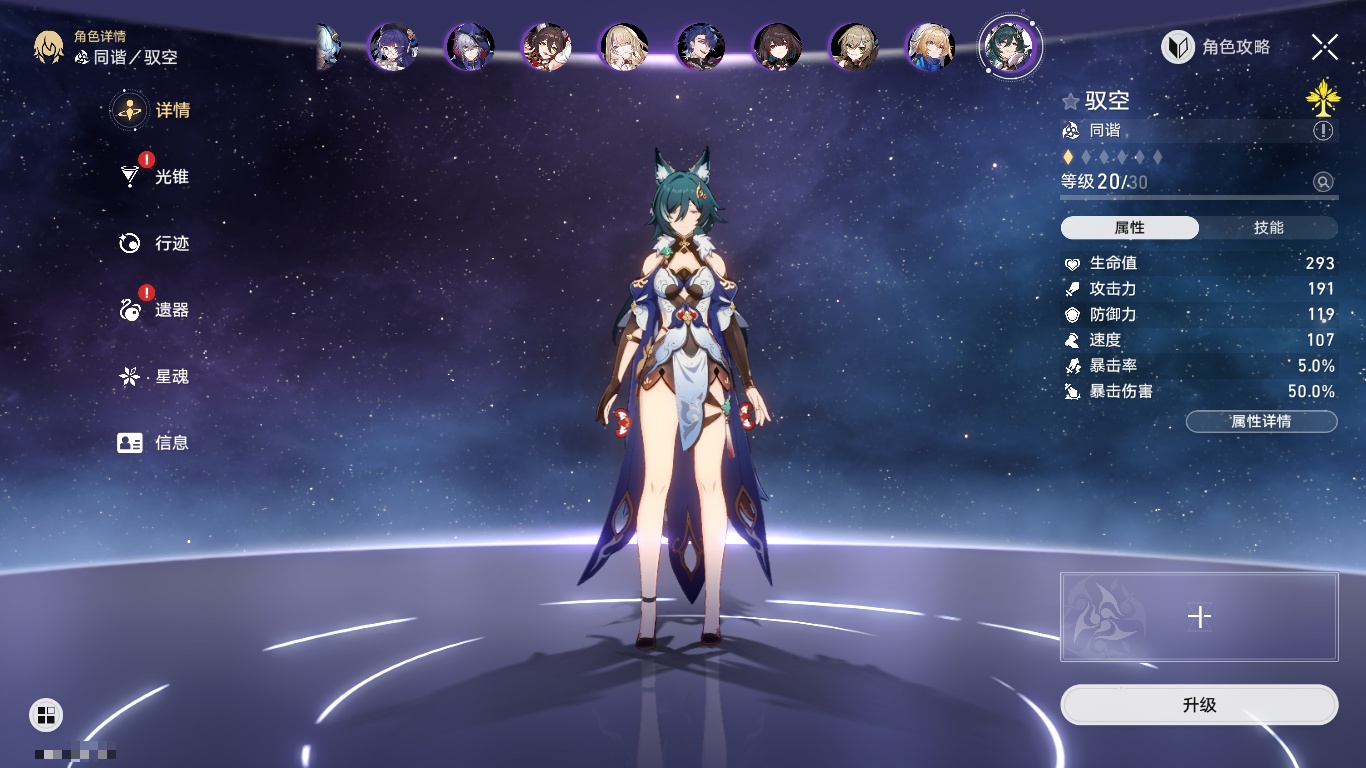Select the currently highlighted green-haired character portrait
Viewport: 1366px width, 768px height.
coord(1010,46)
